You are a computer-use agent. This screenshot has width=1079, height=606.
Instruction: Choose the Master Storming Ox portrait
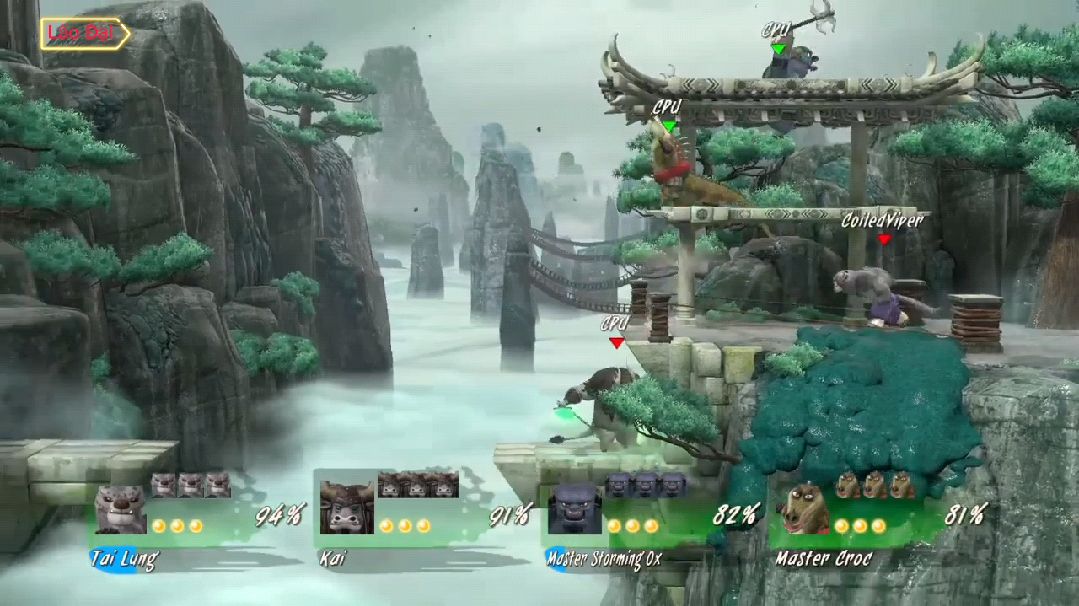click(x=574, y=509)
